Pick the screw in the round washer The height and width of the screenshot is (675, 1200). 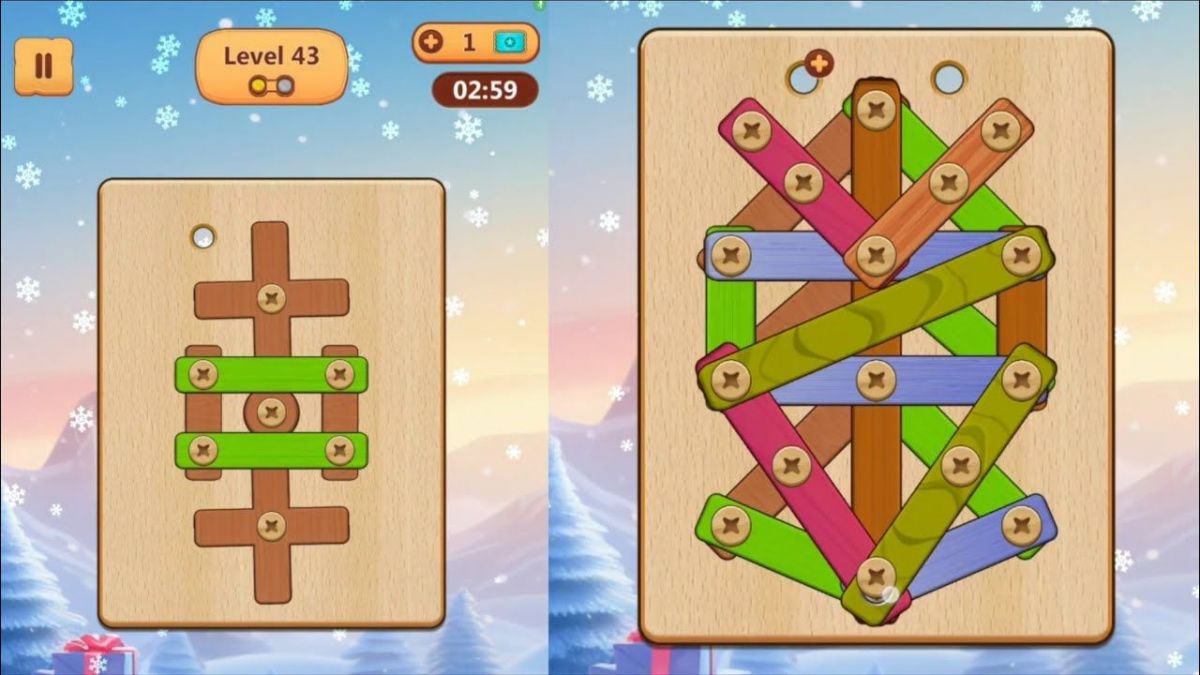tap(271, 411)
